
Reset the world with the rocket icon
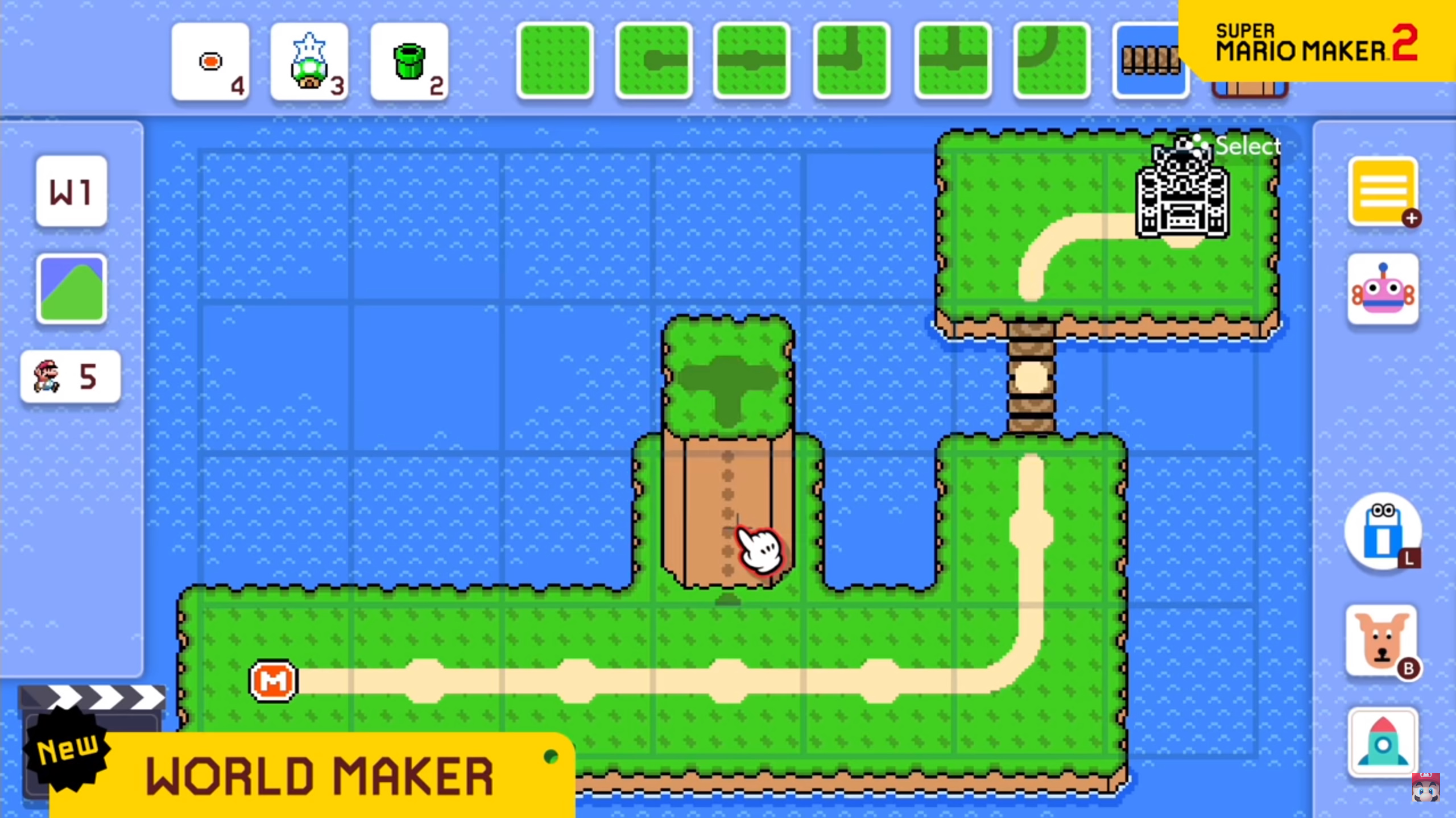tap(1383, 743)
